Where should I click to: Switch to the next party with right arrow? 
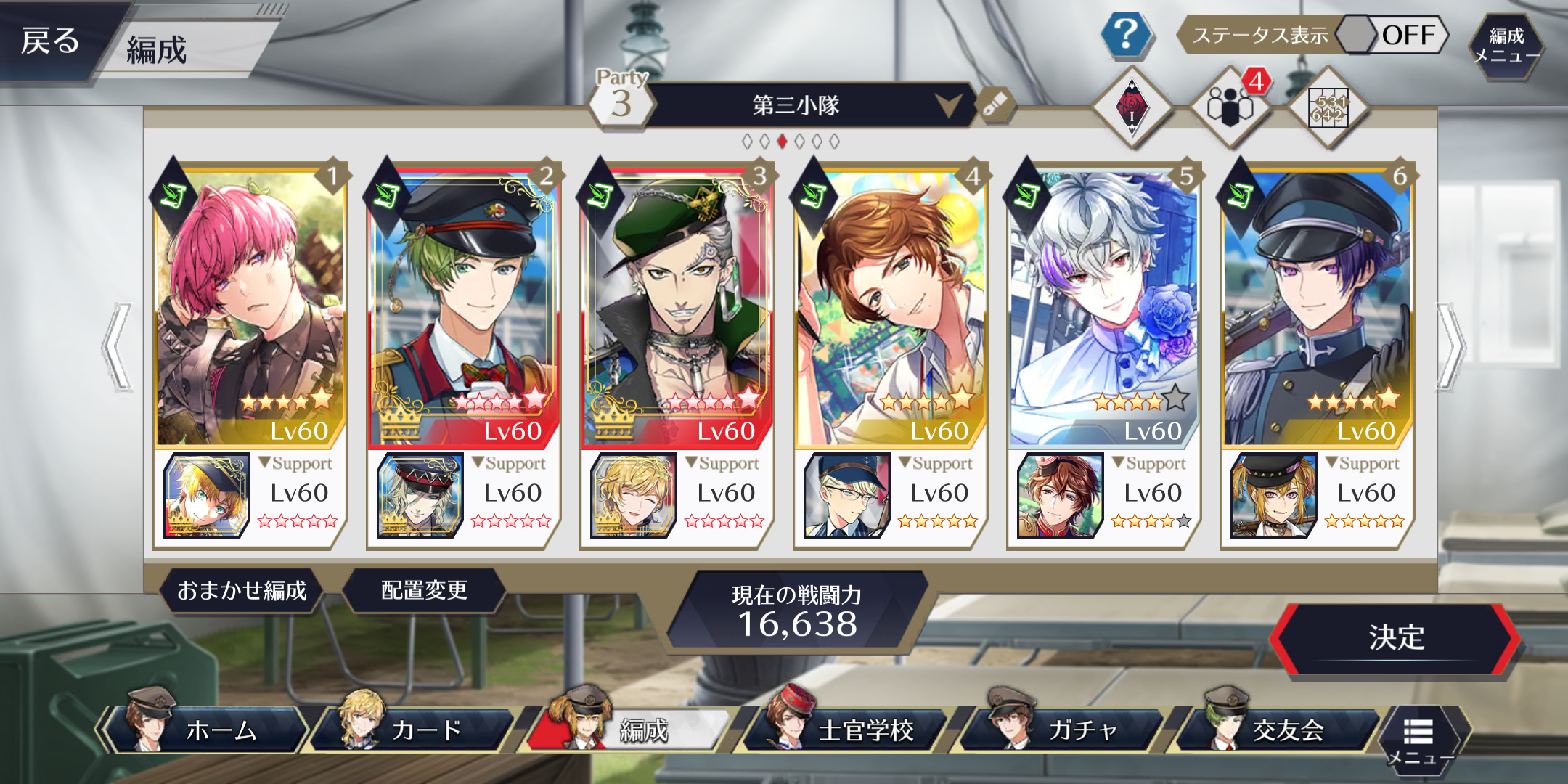[x=1450, y=347]
